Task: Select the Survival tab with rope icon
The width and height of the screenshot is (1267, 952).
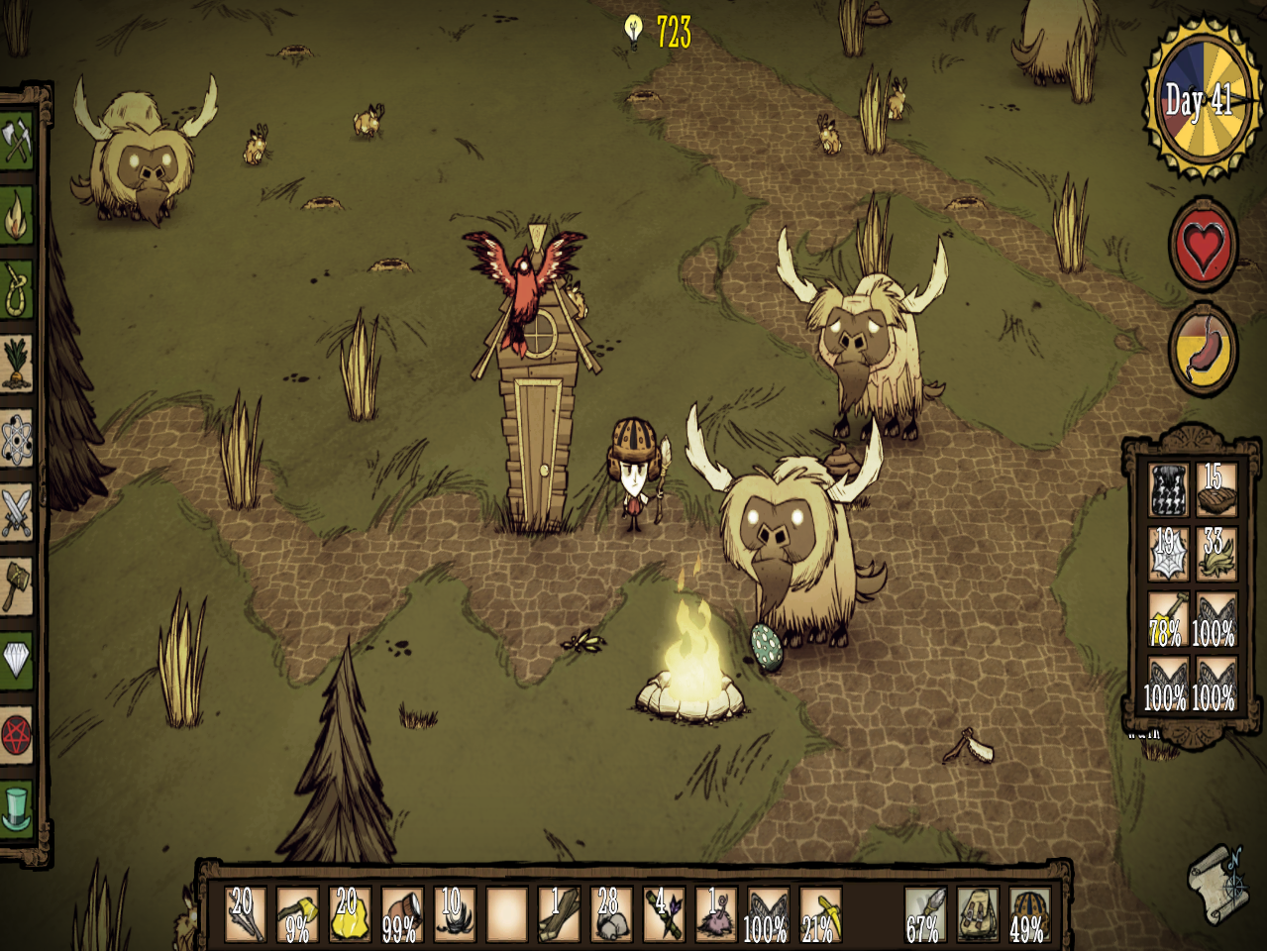Action: (16, 291)
